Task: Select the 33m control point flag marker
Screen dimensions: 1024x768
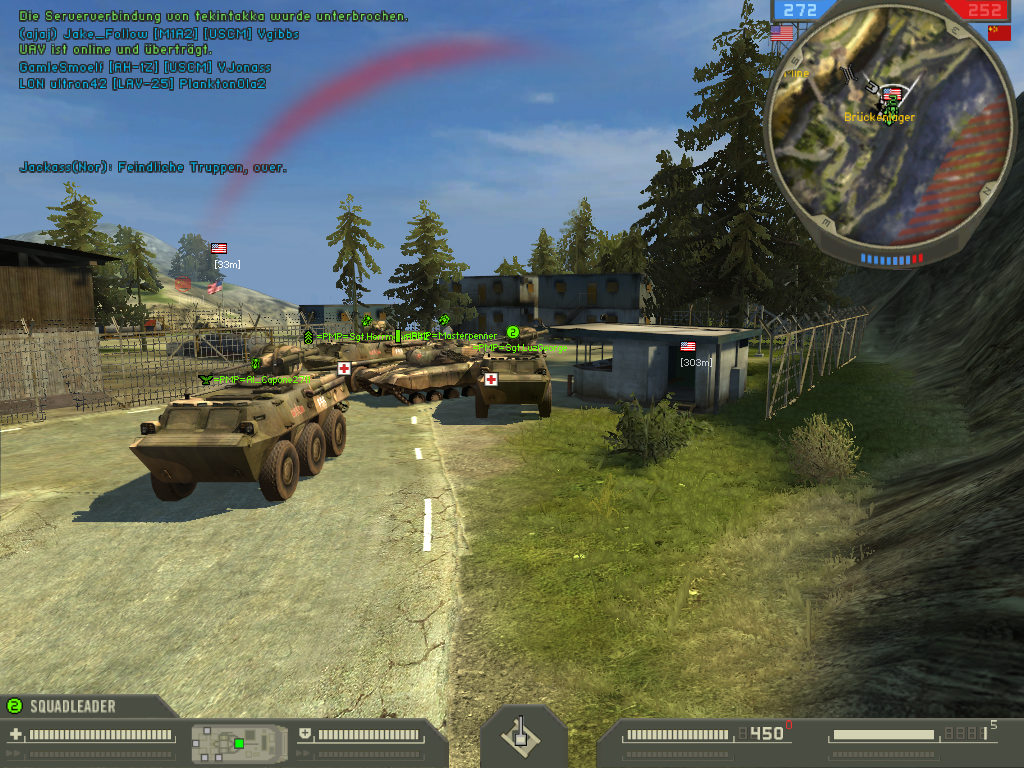Action: pos(219,248)
